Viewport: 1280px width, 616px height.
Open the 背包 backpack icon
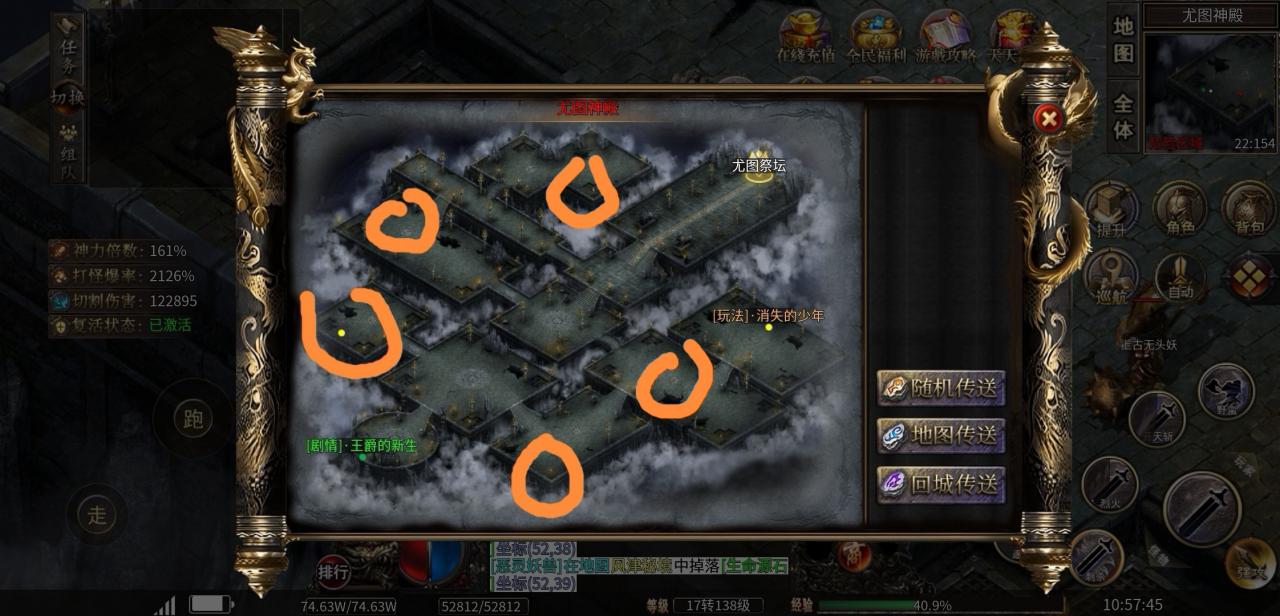pyautogui.click(x=1249, y=210)
